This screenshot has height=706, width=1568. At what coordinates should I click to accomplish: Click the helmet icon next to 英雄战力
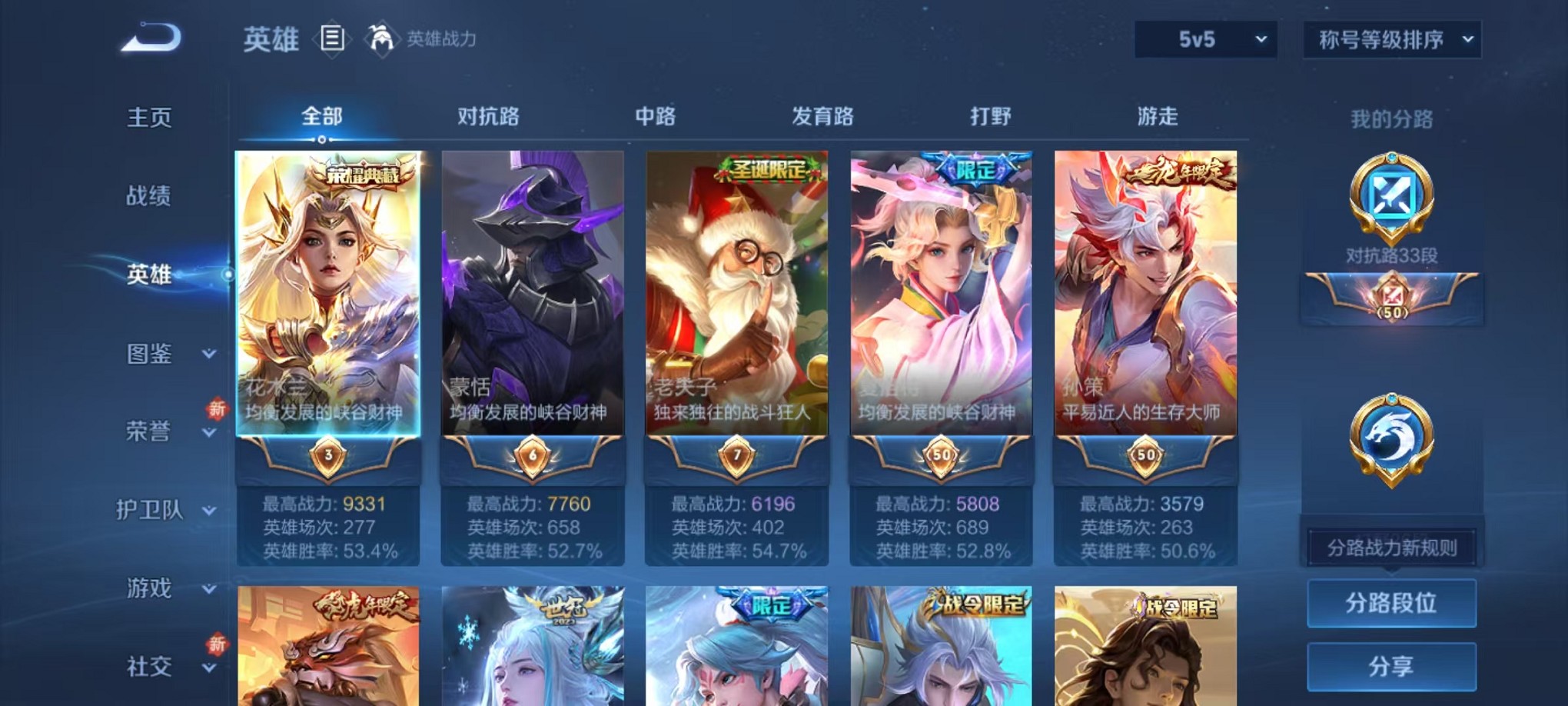[378, 38]
